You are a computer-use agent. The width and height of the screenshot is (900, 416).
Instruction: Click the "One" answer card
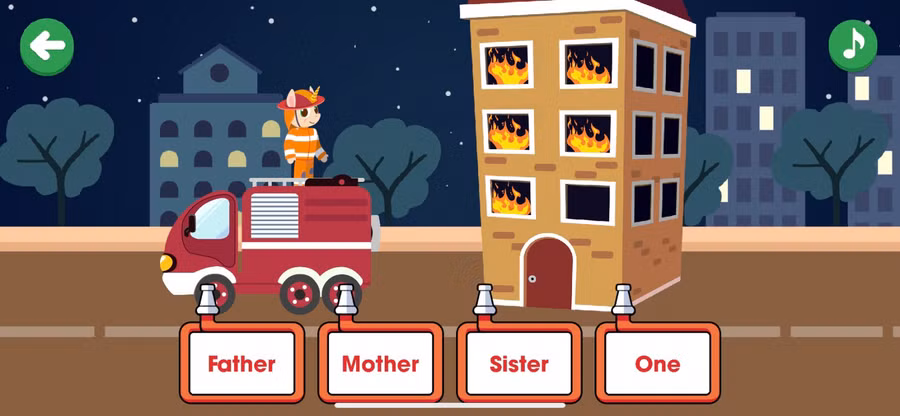click(x=657, y=364)
